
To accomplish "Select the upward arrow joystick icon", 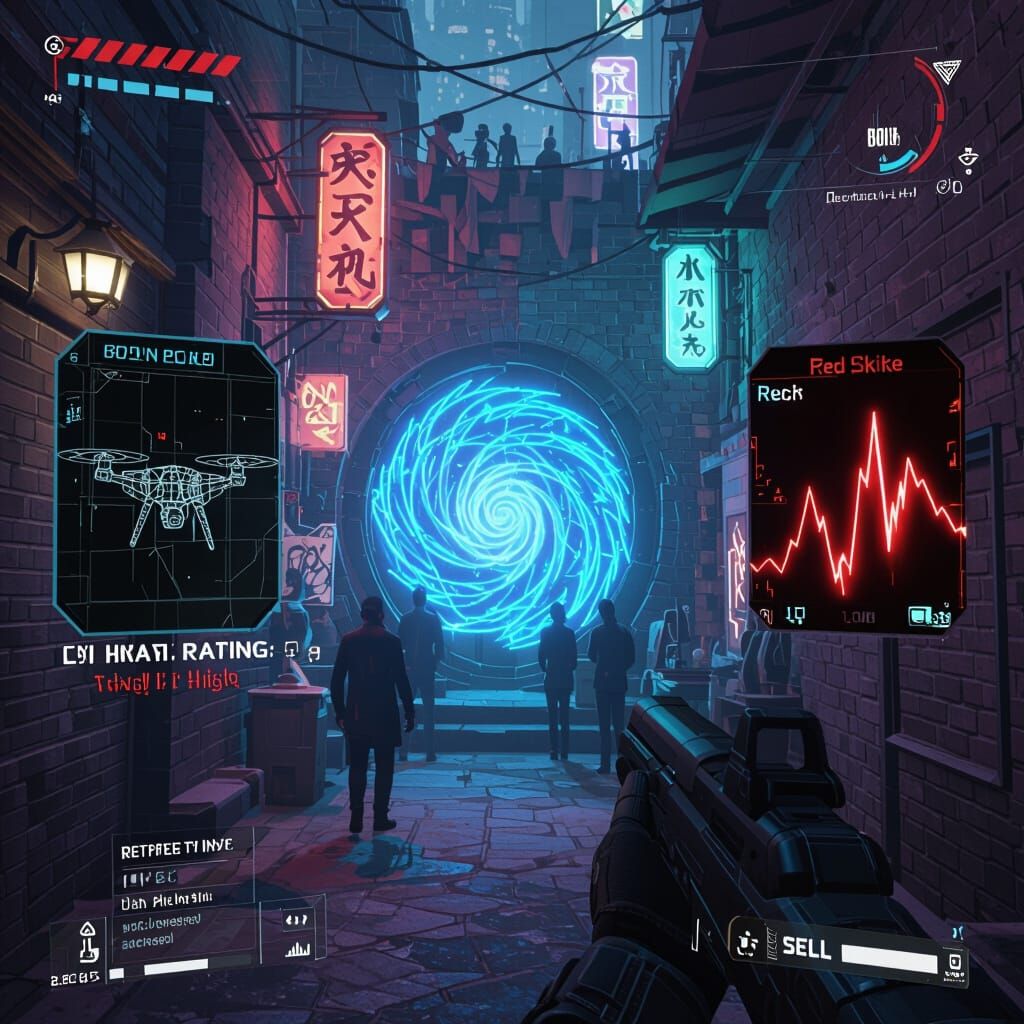I will click(x=86, y=939).
